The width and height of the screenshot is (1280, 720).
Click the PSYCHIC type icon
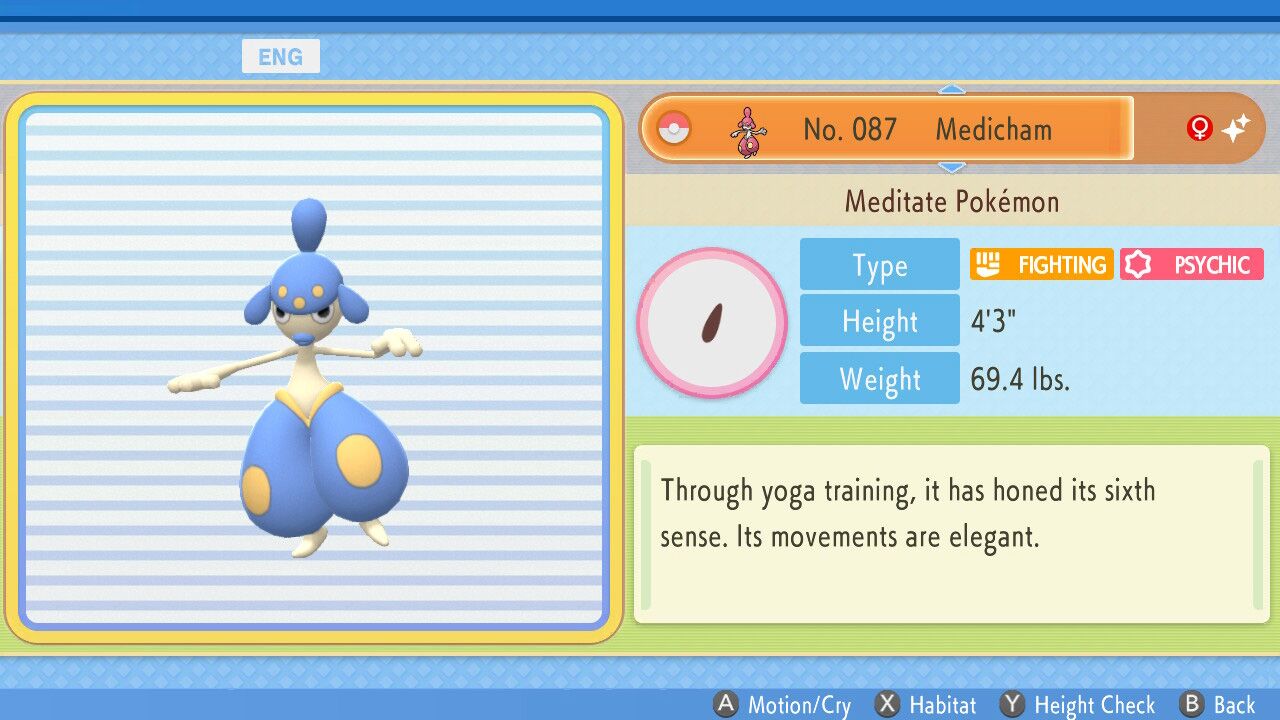[1191, 264]
